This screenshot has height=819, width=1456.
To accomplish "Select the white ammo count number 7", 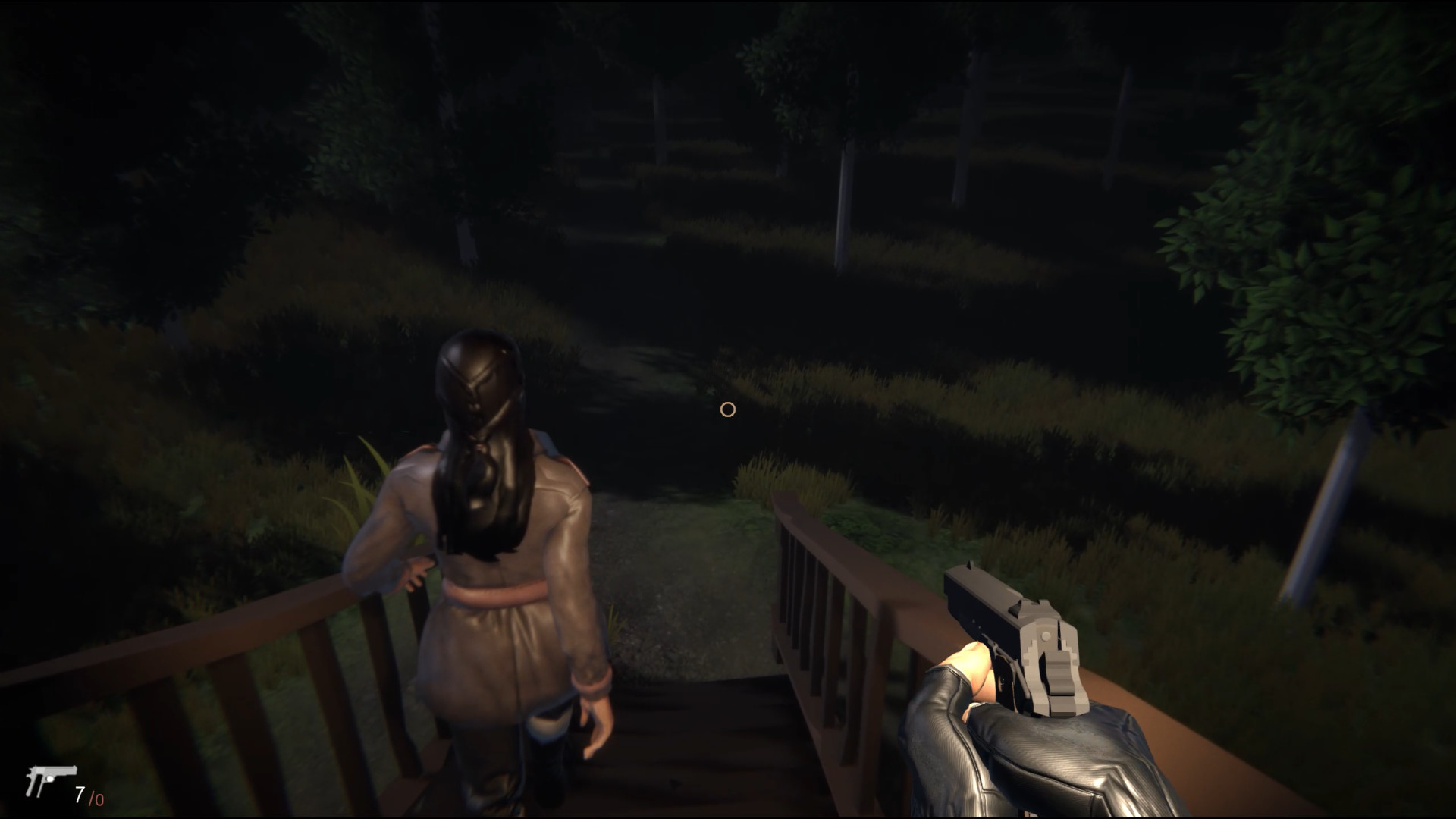I will (79, 793).
